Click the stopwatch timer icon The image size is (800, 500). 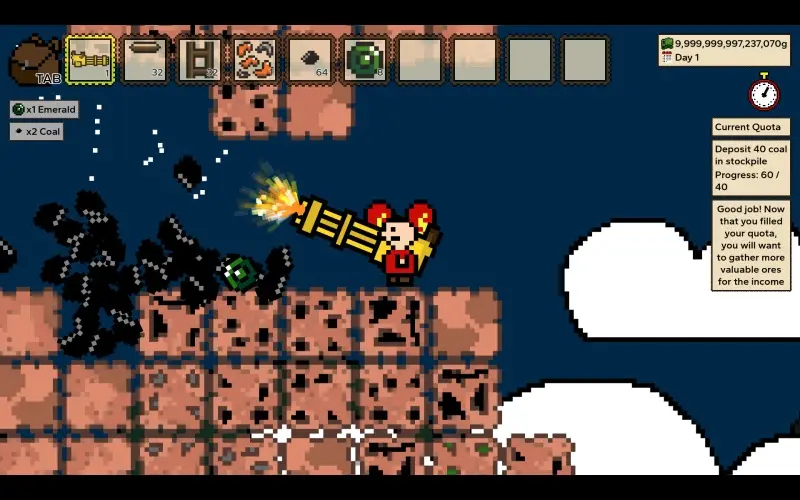[x=765, y=93]
